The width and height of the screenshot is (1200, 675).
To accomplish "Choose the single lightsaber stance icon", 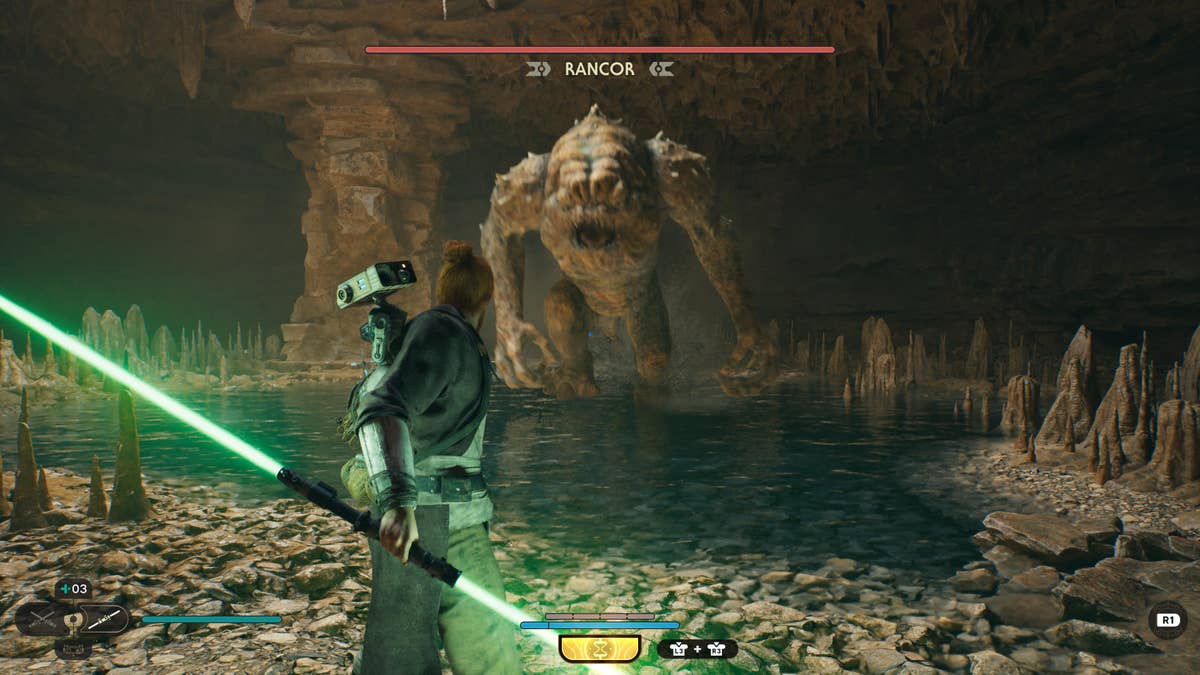I will pos(104,620).
